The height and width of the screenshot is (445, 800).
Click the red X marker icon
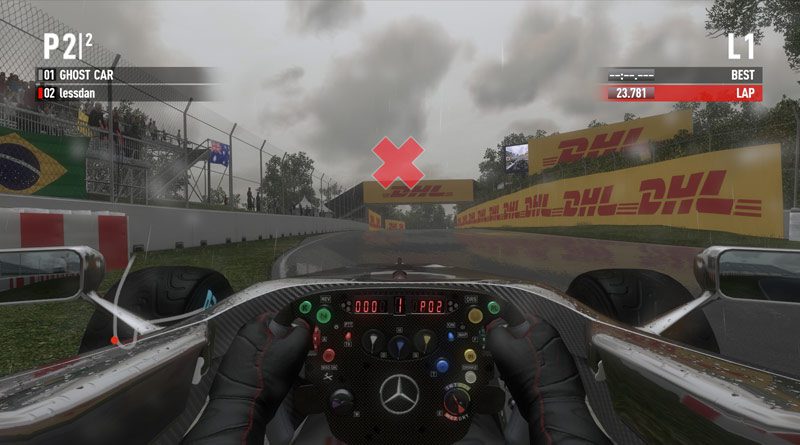(398, 162)
